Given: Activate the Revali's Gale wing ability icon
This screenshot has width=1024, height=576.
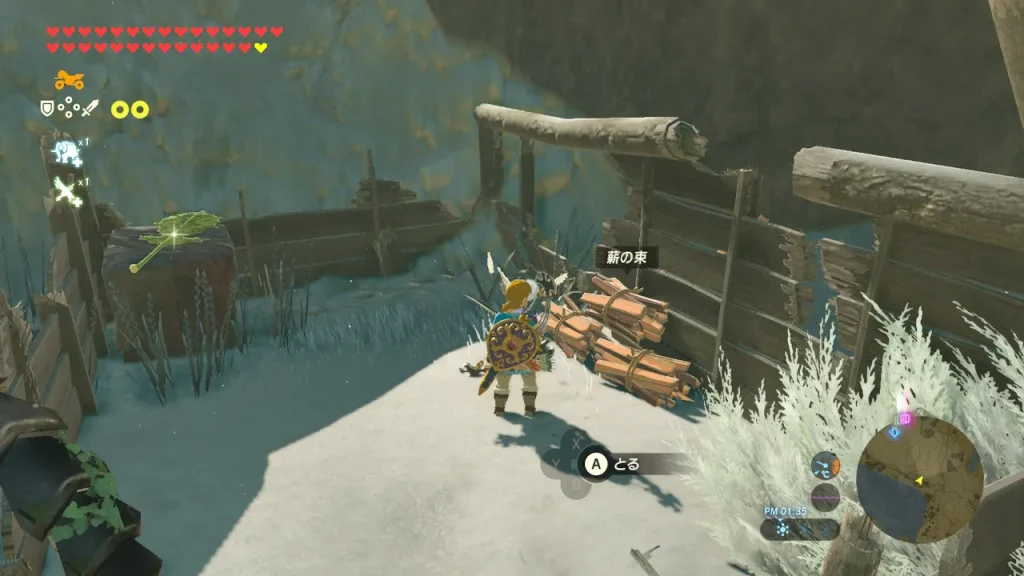Looking at the screenshot, I should coord(67,190).
